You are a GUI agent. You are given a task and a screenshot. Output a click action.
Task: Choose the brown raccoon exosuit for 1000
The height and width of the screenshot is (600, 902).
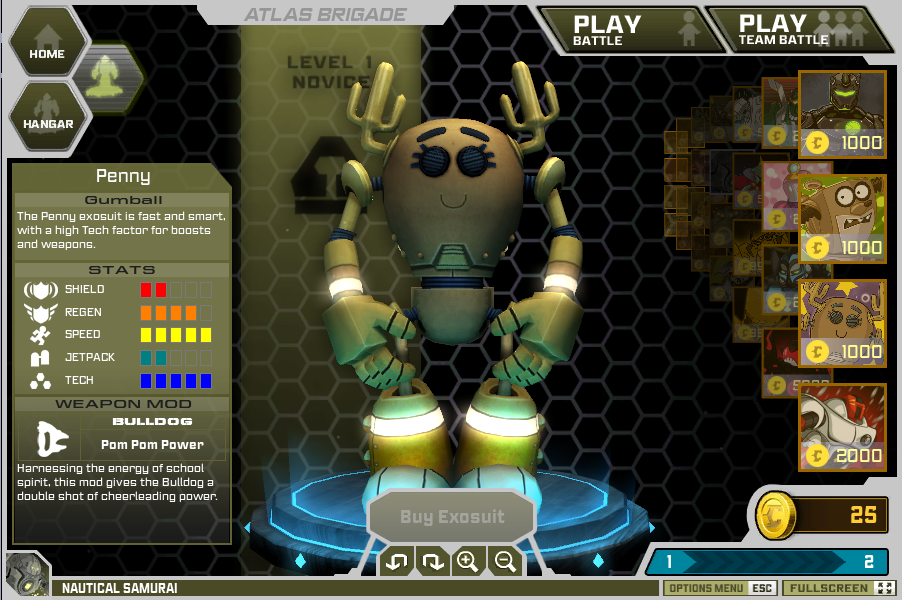coord(842,218)
